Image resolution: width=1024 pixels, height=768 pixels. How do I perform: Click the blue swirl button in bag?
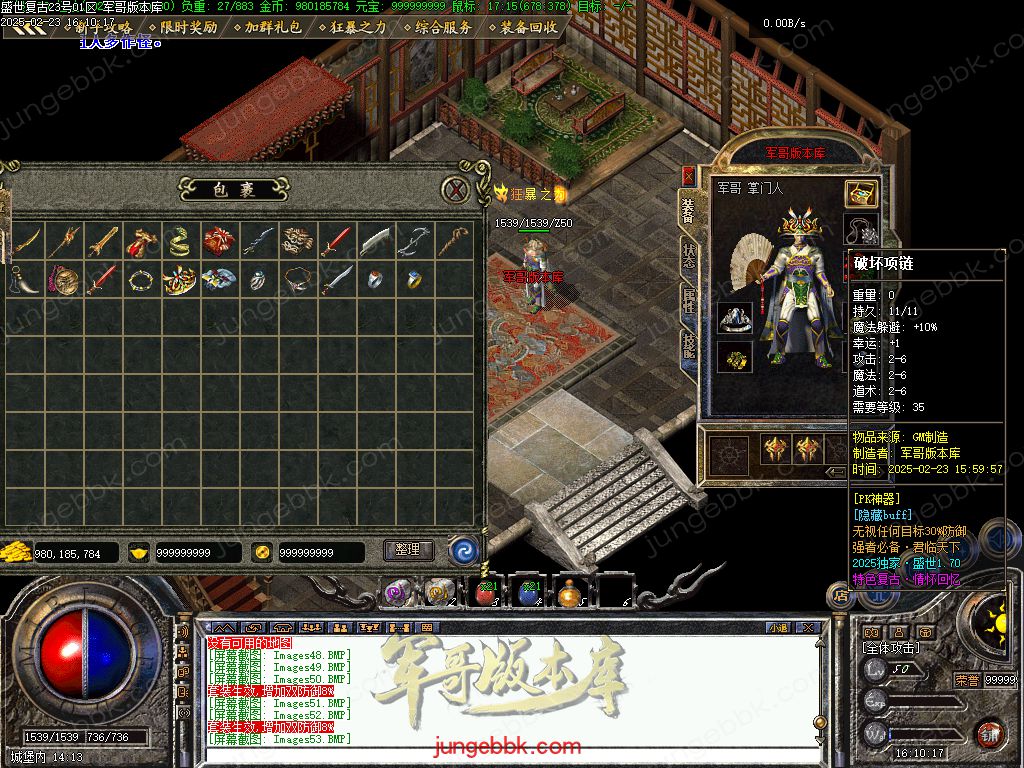(x=463, y=550)
